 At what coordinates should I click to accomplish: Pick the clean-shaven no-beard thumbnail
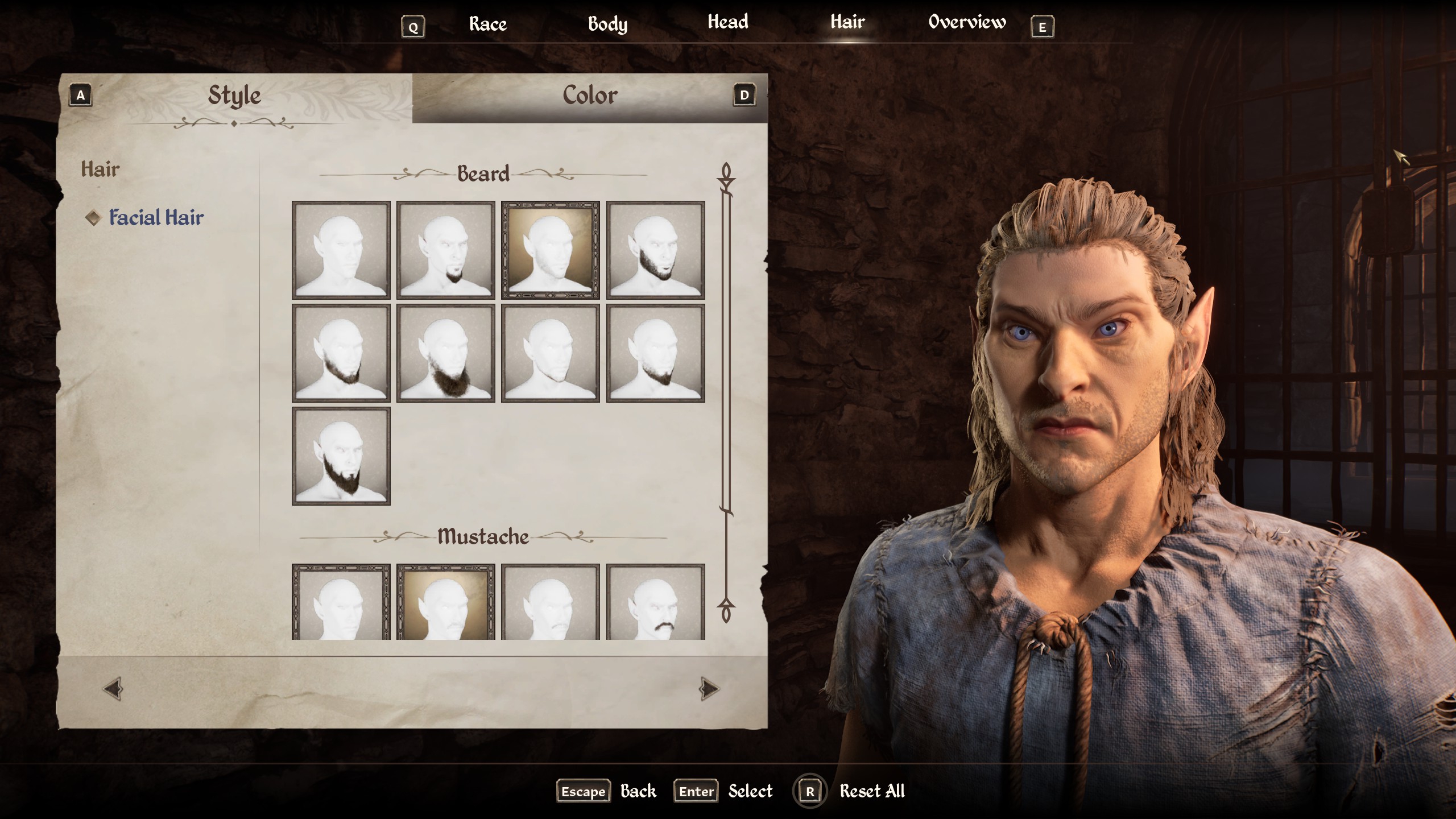click(x=341, y=250)
